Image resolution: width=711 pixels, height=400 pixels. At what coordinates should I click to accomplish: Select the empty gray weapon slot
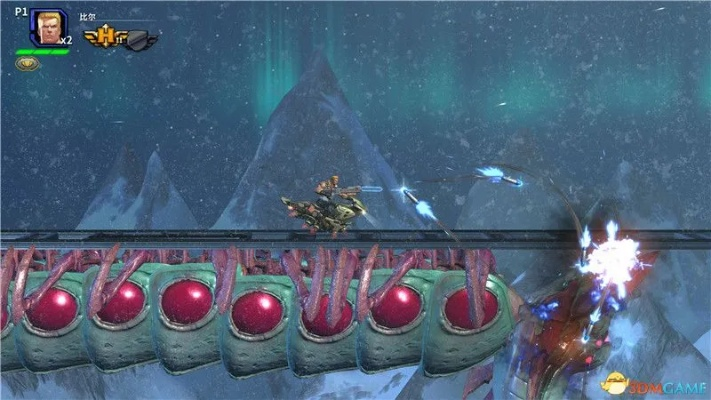tap(143, 40)
